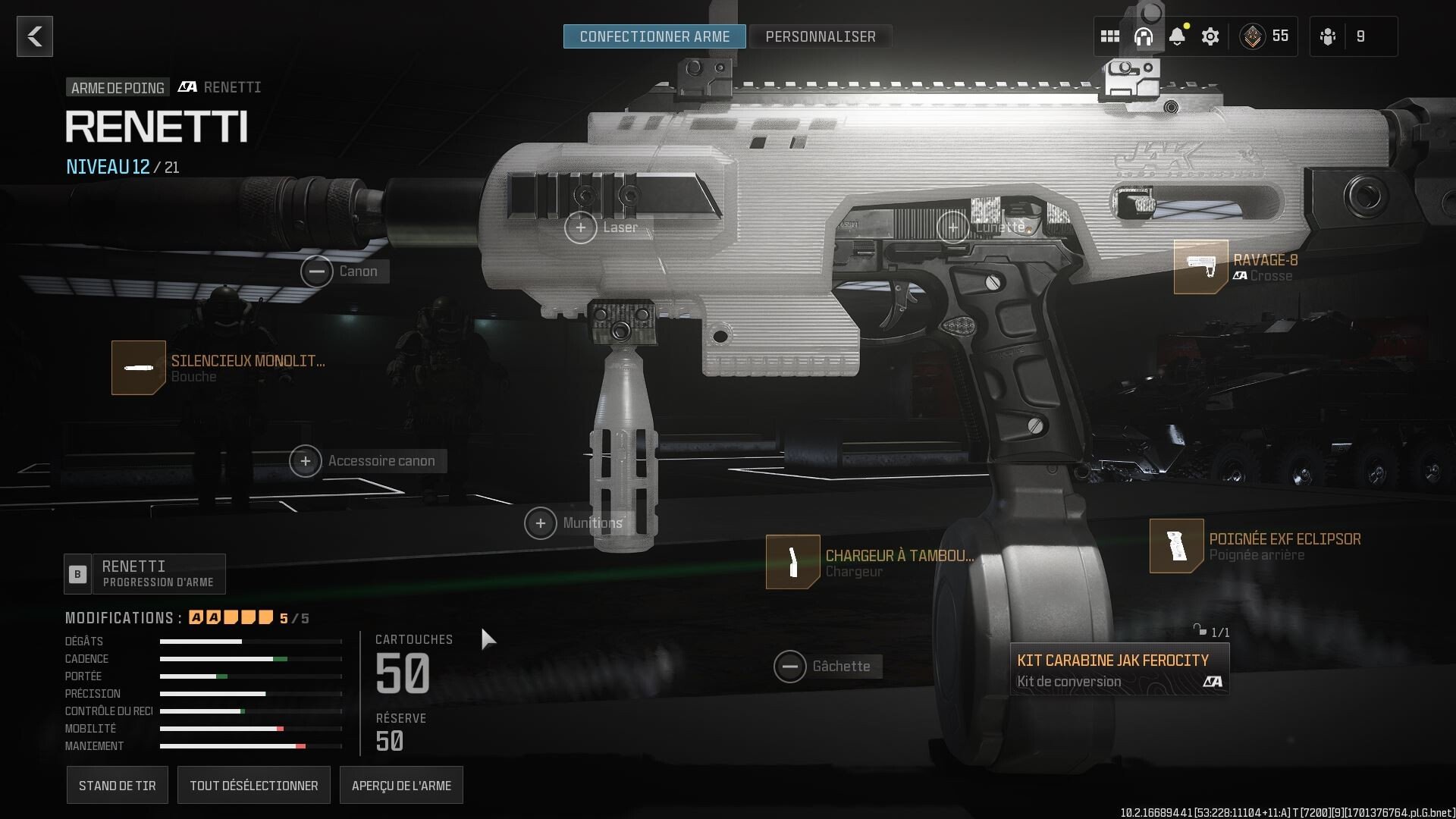
Task: Select the Confectionner Arme tab
Action: [x=654, y=36]
